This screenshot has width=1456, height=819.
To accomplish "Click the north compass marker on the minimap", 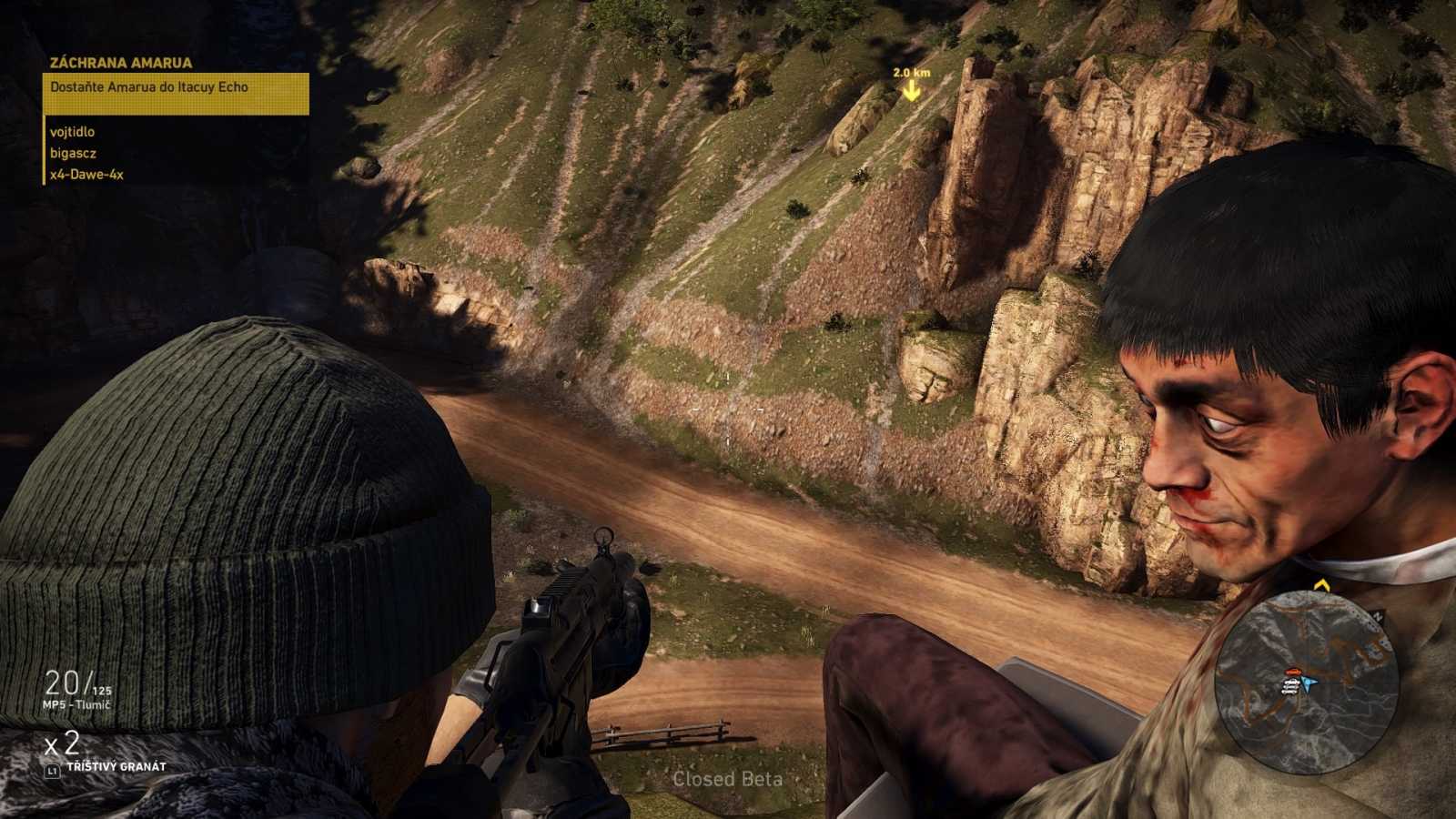I will (x=1377, y=615).
